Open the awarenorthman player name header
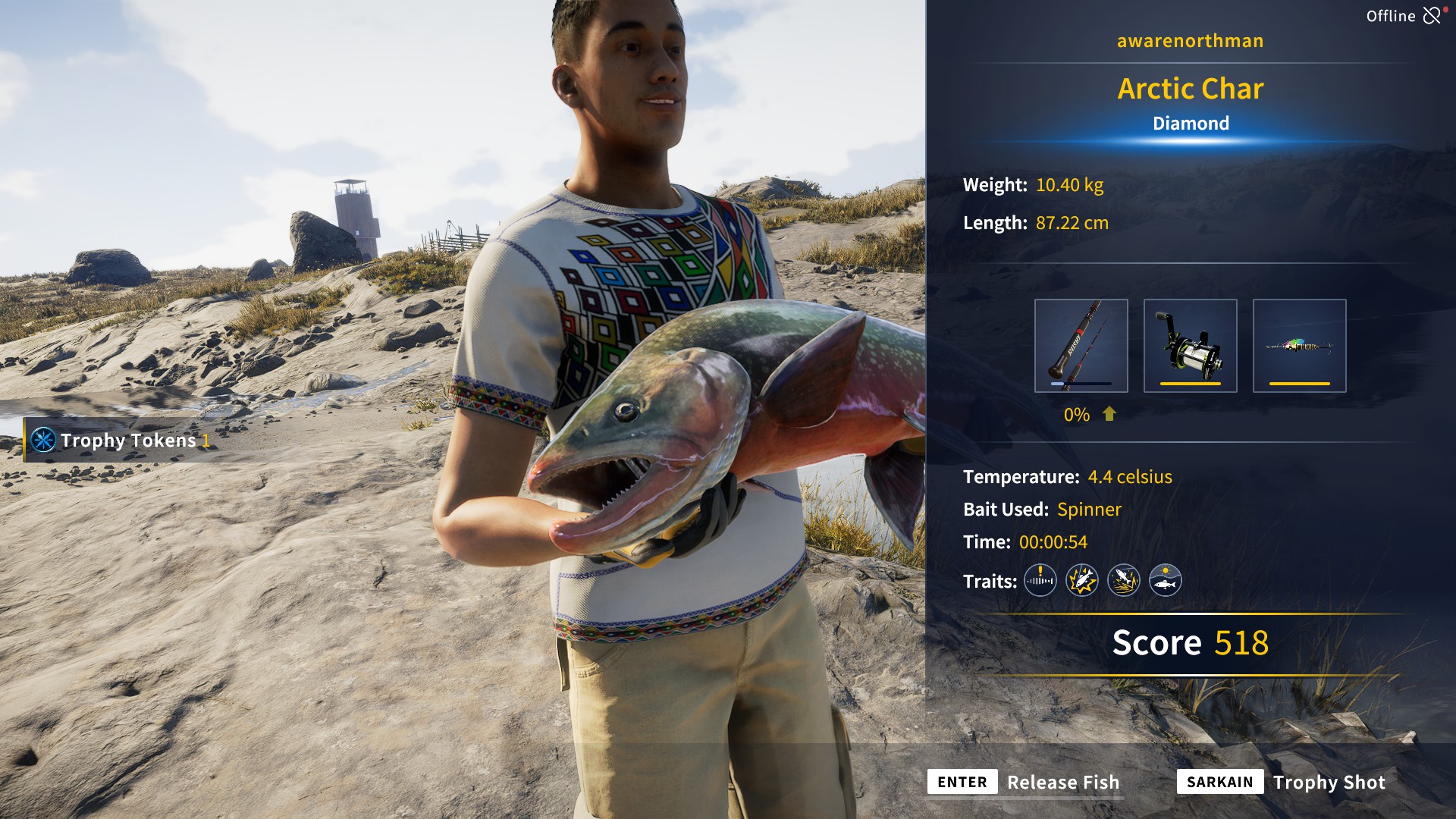Viewport: 1456px width, 819px height. pyautogui.click(x=1190, y=41)
